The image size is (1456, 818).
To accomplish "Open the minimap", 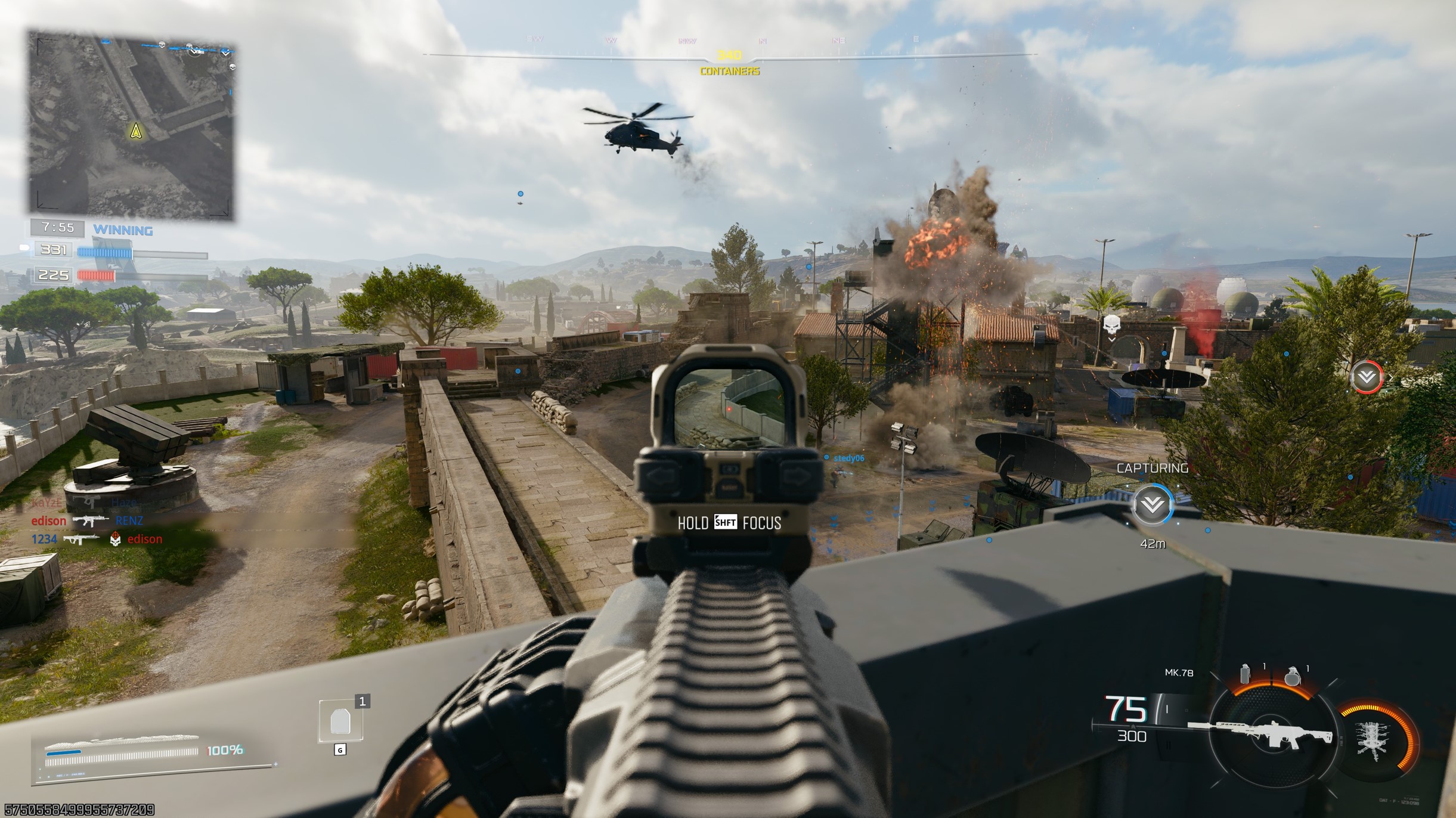I will [x=131, y=126].
